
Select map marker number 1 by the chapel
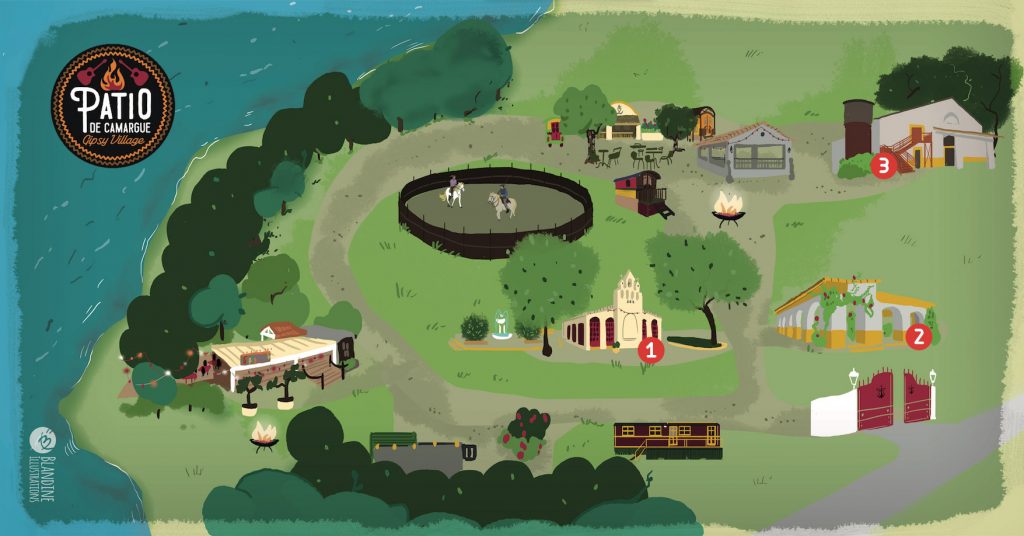[x=651, y=350]
